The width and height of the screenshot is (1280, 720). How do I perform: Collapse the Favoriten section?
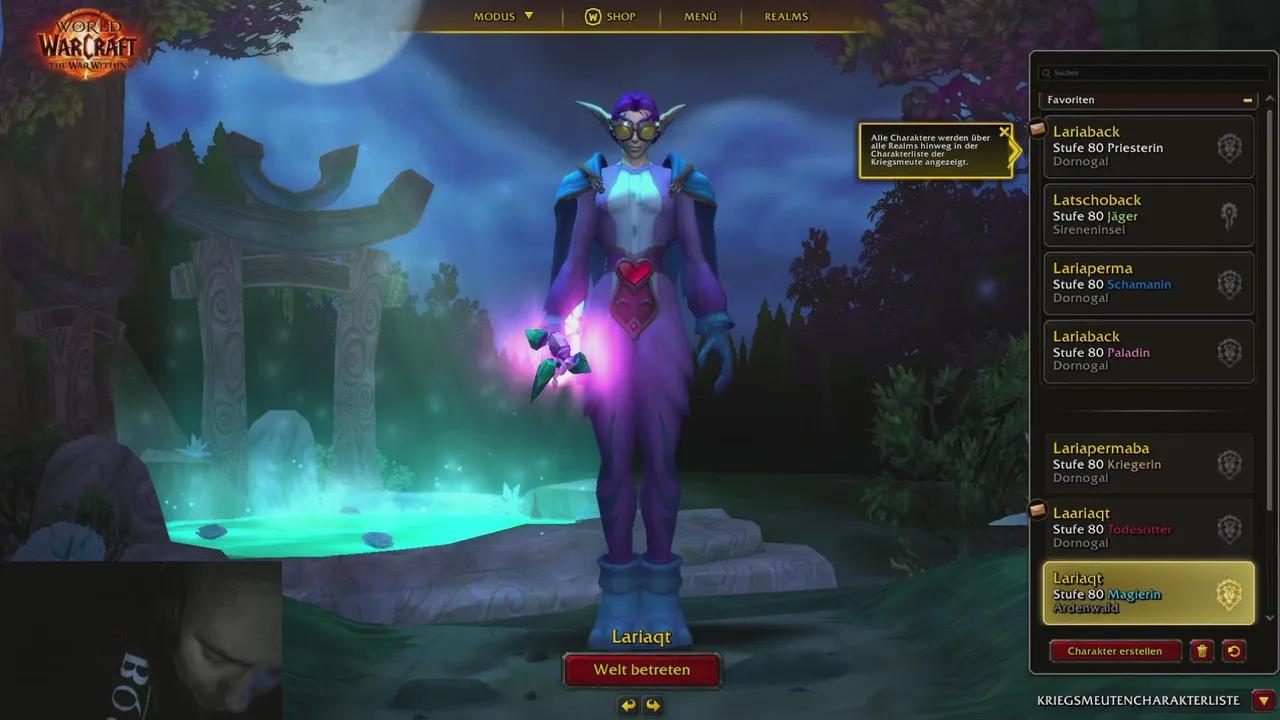pyautogui.click(x=1248, y=100)
